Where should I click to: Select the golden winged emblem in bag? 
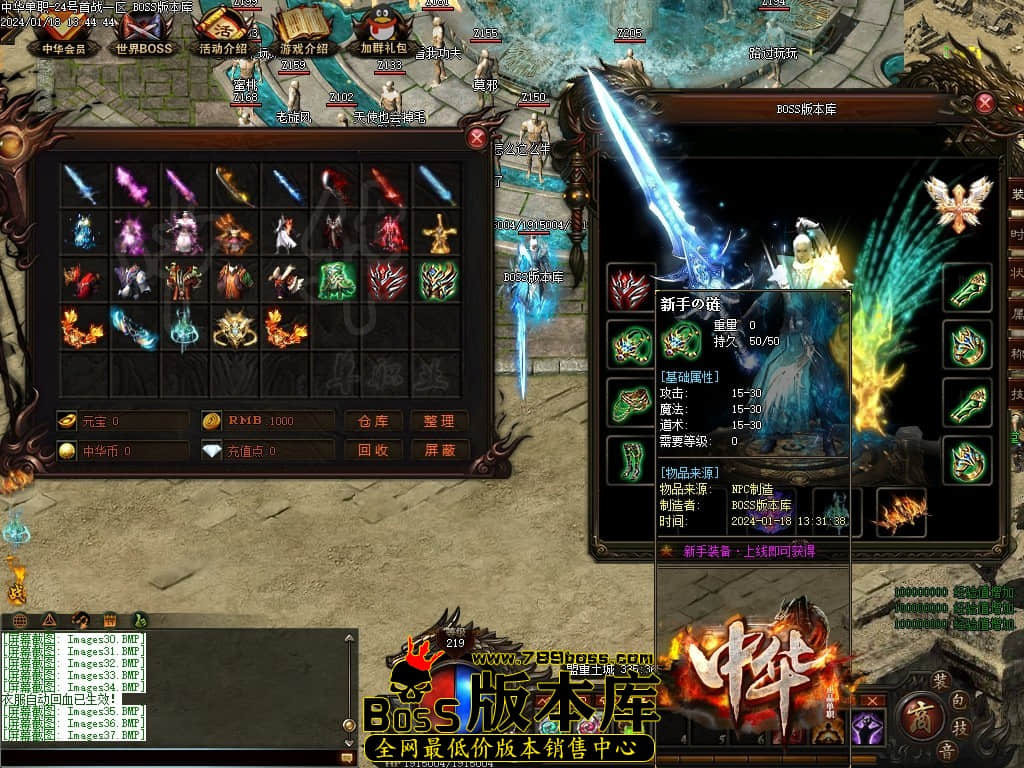click(x=235, y=328)
